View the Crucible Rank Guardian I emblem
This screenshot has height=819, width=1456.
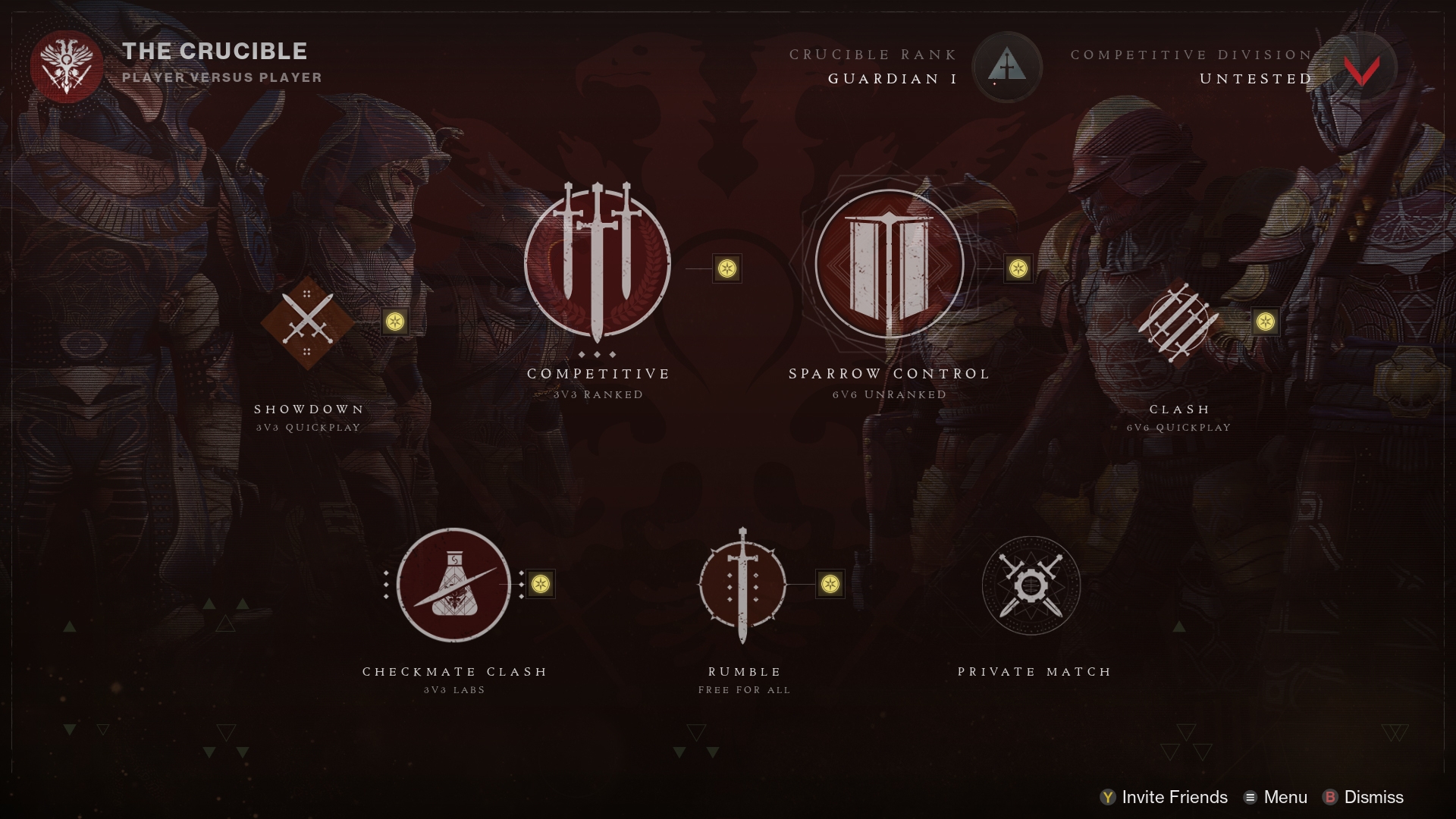[1006, 67]
